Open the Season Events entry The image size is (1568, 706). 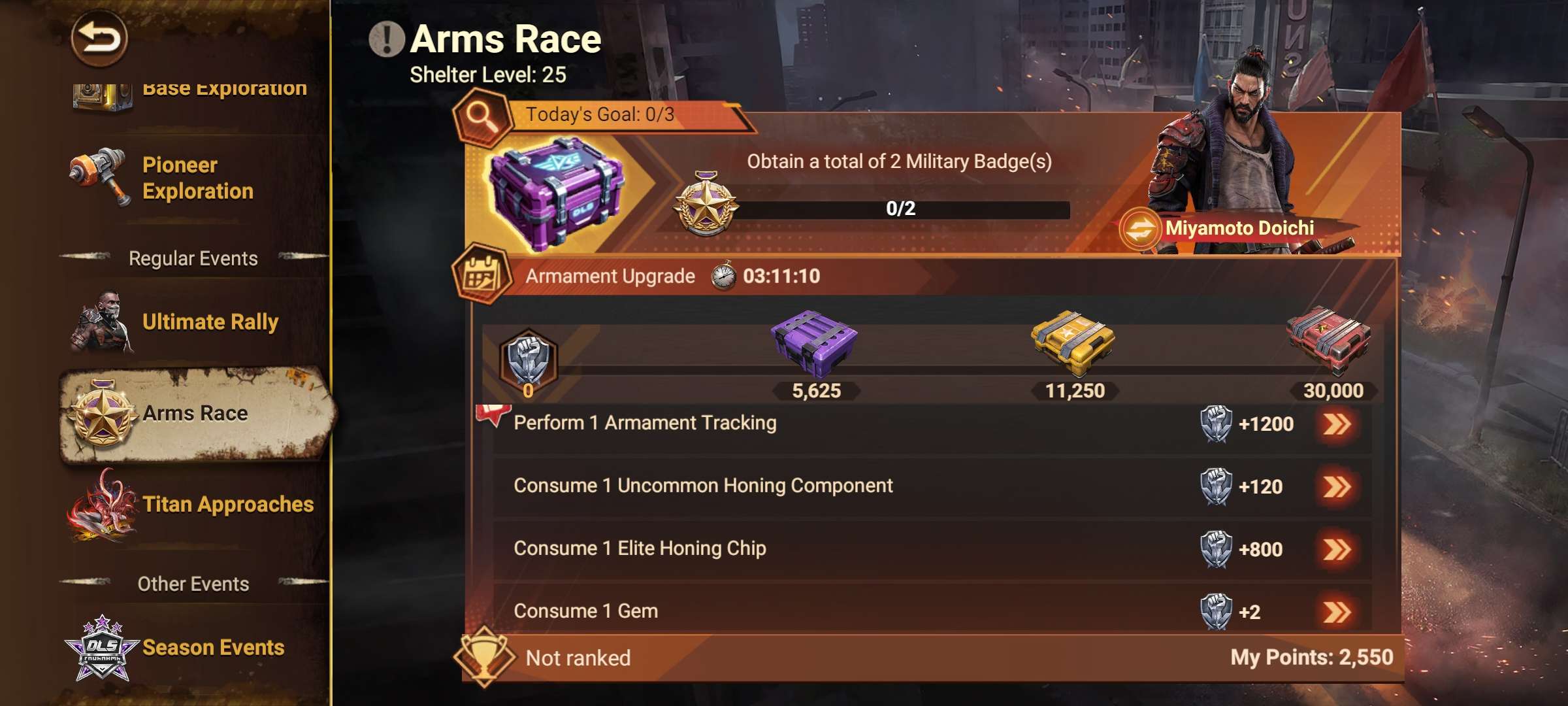(x=196, y=647)
